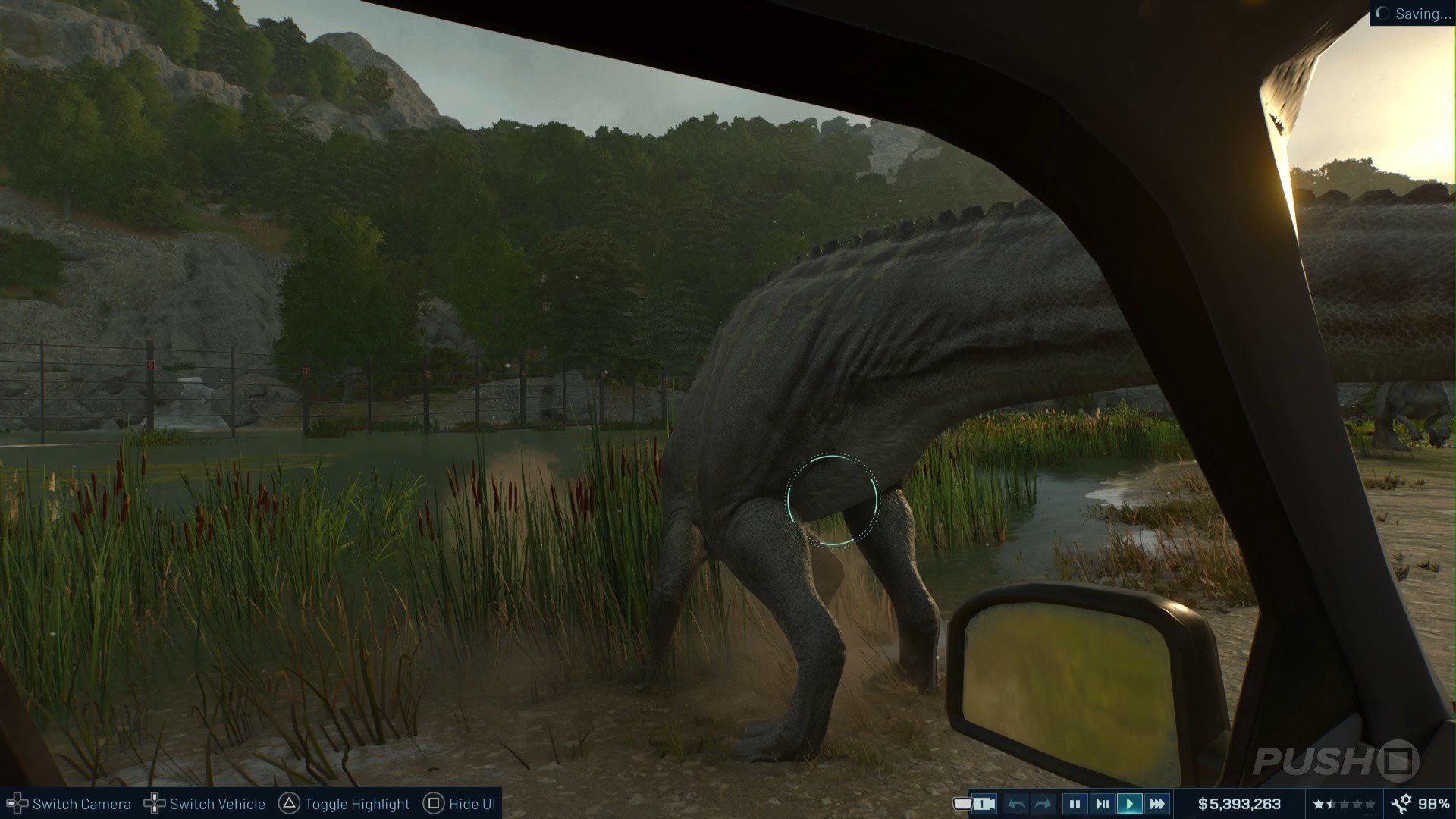Image resolution: width=1456 pixels, height=819 pixels.
Task: Click the undo arrow button
Action: tap(1017, 804)
